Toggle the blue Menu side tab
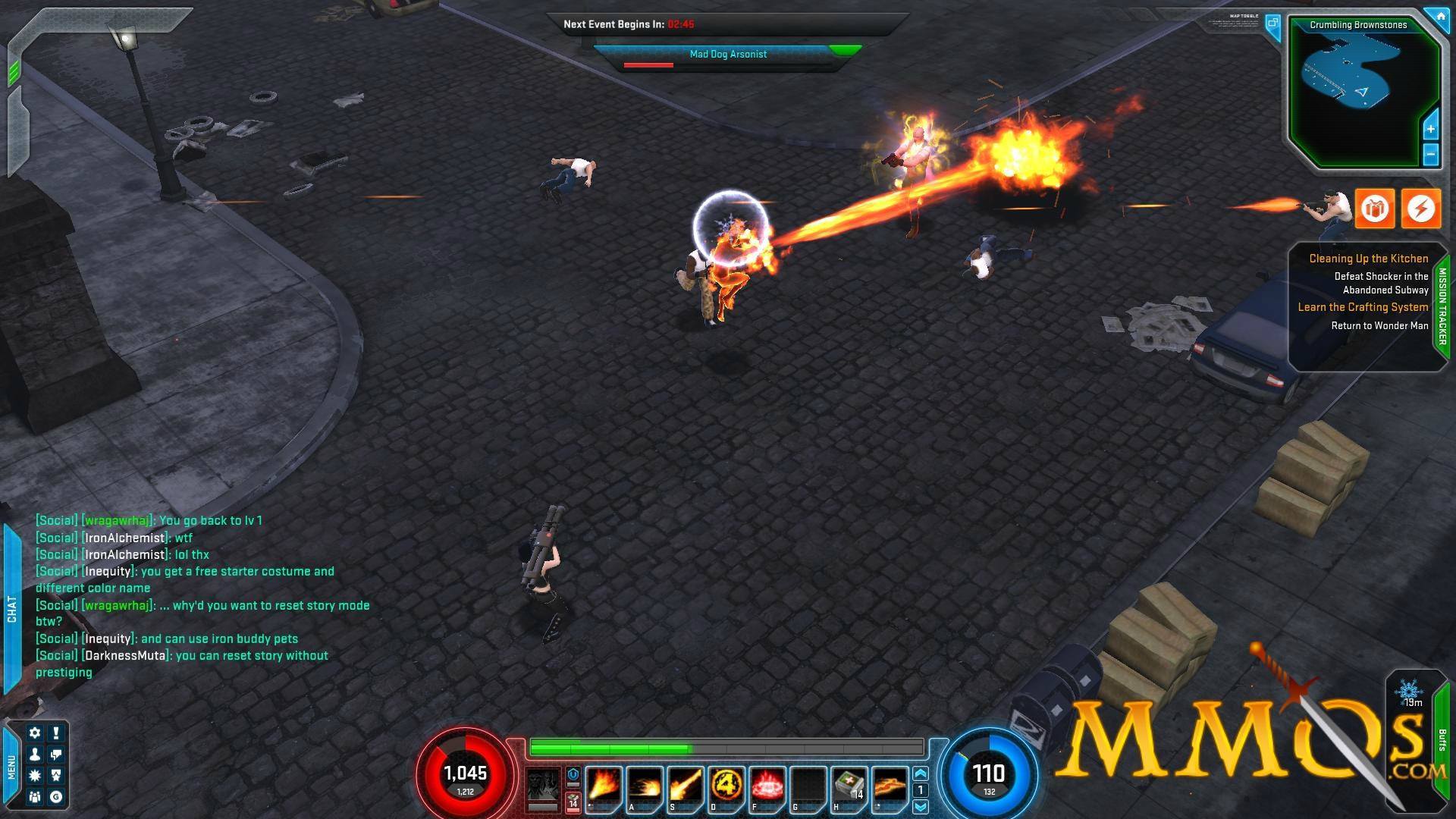The height and width of the screenshot is (819, 1456). pos(11,766)
